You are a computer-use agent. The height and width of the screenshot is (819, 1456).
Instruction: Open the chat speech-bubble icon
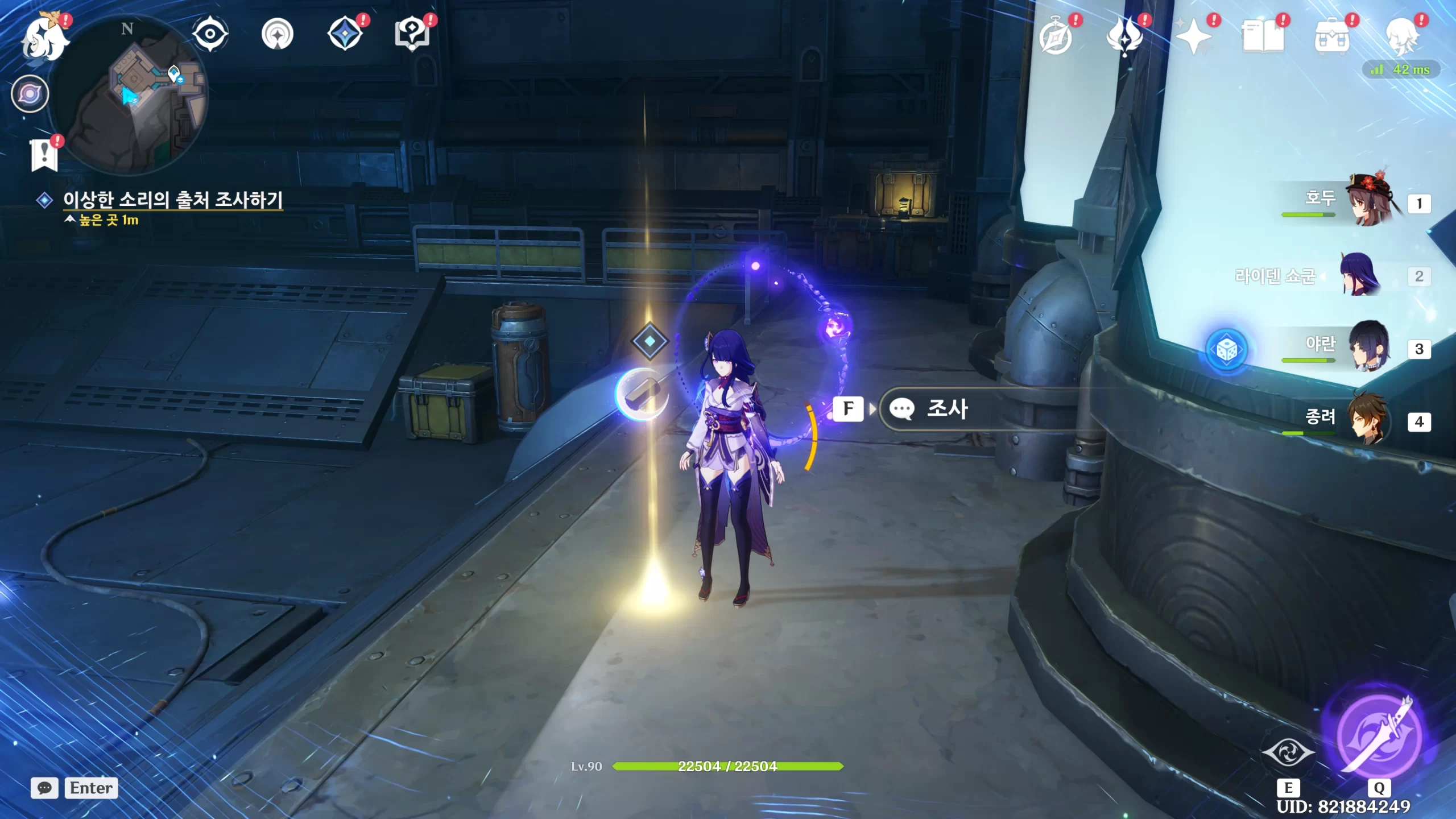[44, 788]
